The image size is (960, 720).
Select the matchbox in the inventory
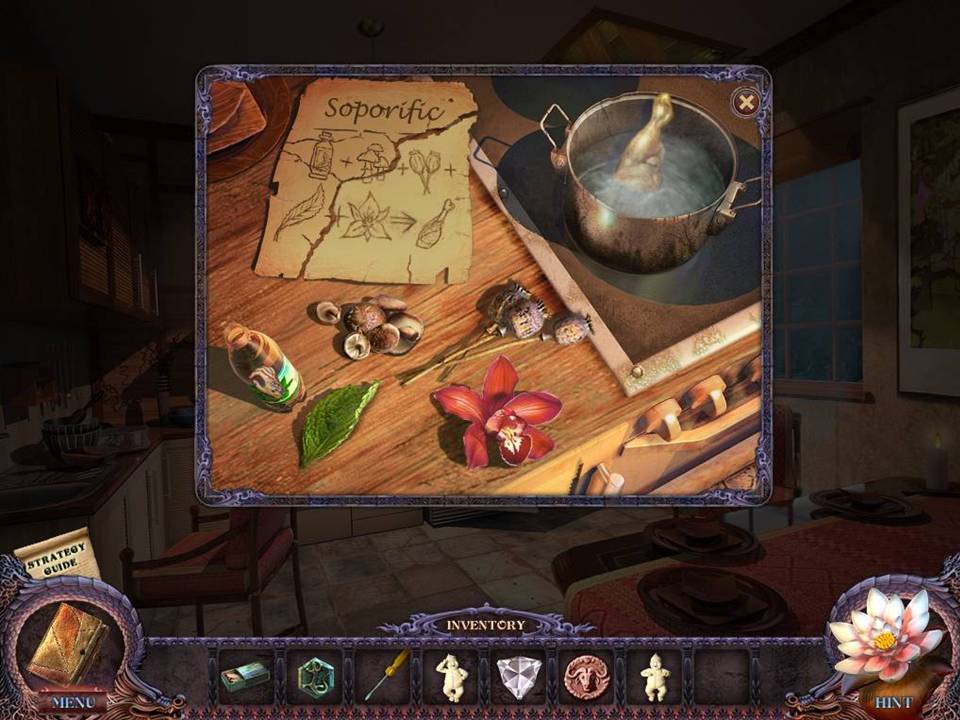[x=245, y=677]
